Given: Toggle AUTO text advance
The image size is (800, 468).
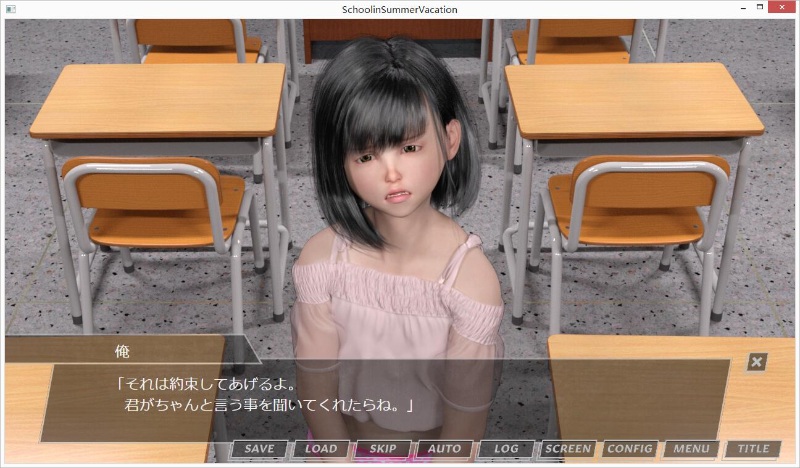Looking at the screenshot, I should [444, 450].
